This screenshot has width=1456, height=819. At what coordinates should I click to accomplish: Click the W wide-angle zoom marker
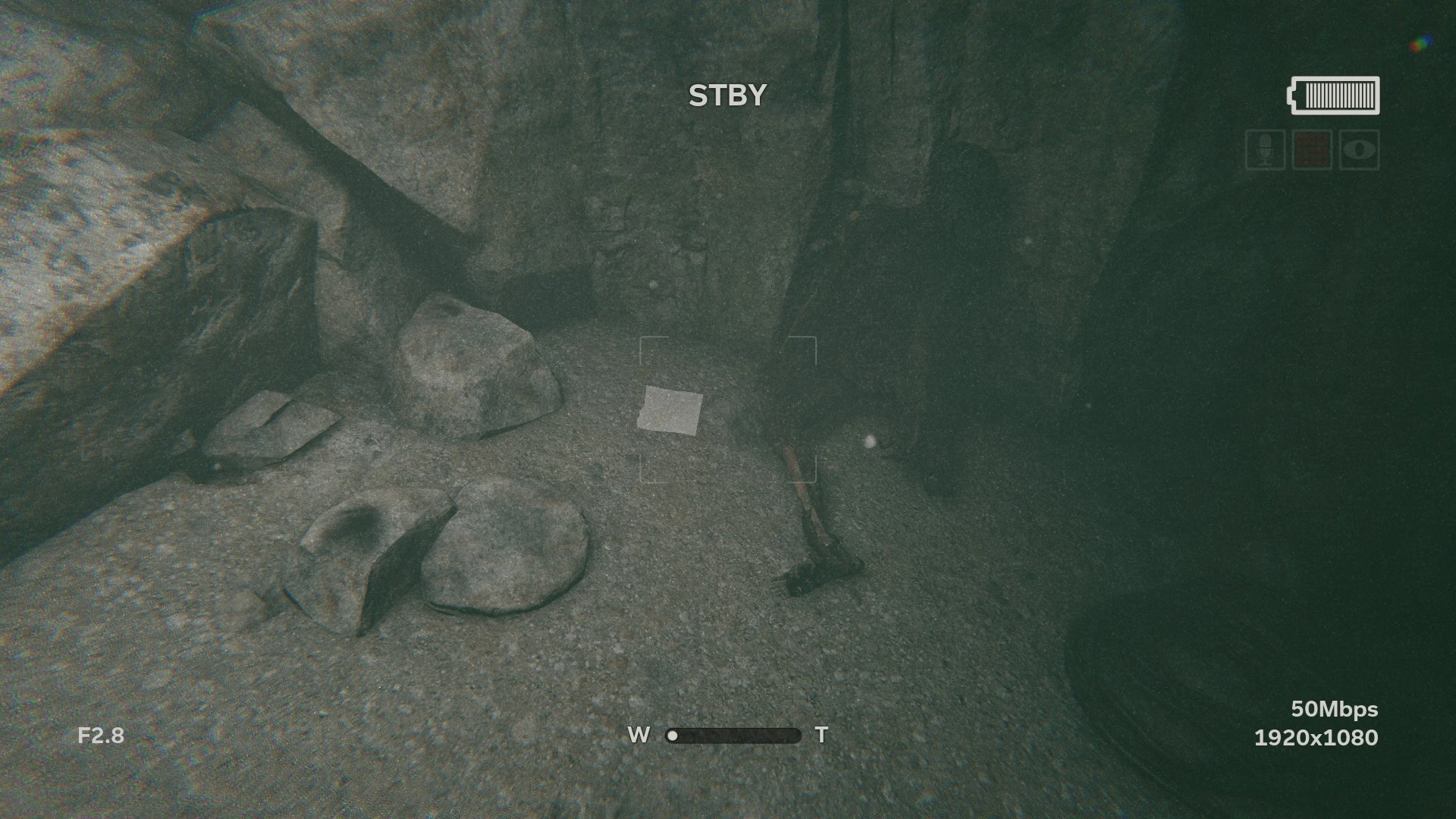pyautogui.click(x=638, y=735)
